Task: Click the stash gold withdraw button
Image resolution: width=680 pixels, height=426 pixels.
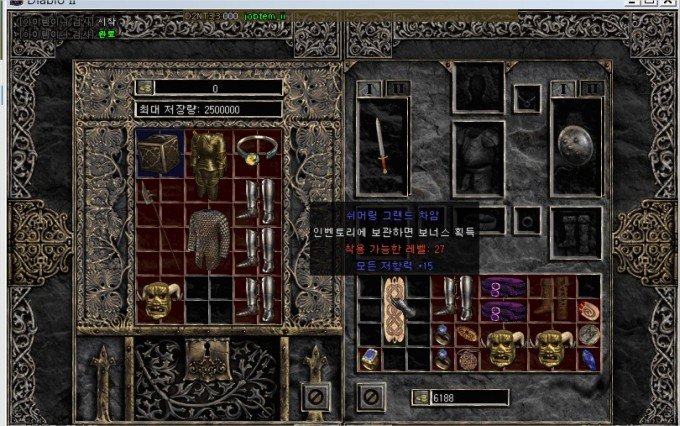Action: click(144, 88)
